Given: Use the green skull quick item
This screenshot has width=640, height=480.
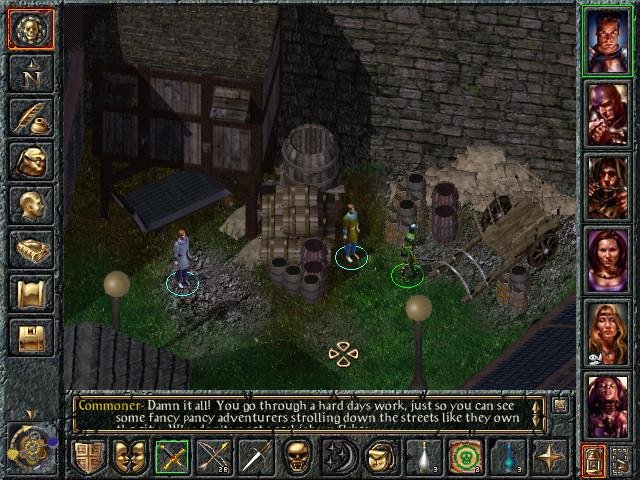Looking at the screenshot, I should tap(464, 457).
